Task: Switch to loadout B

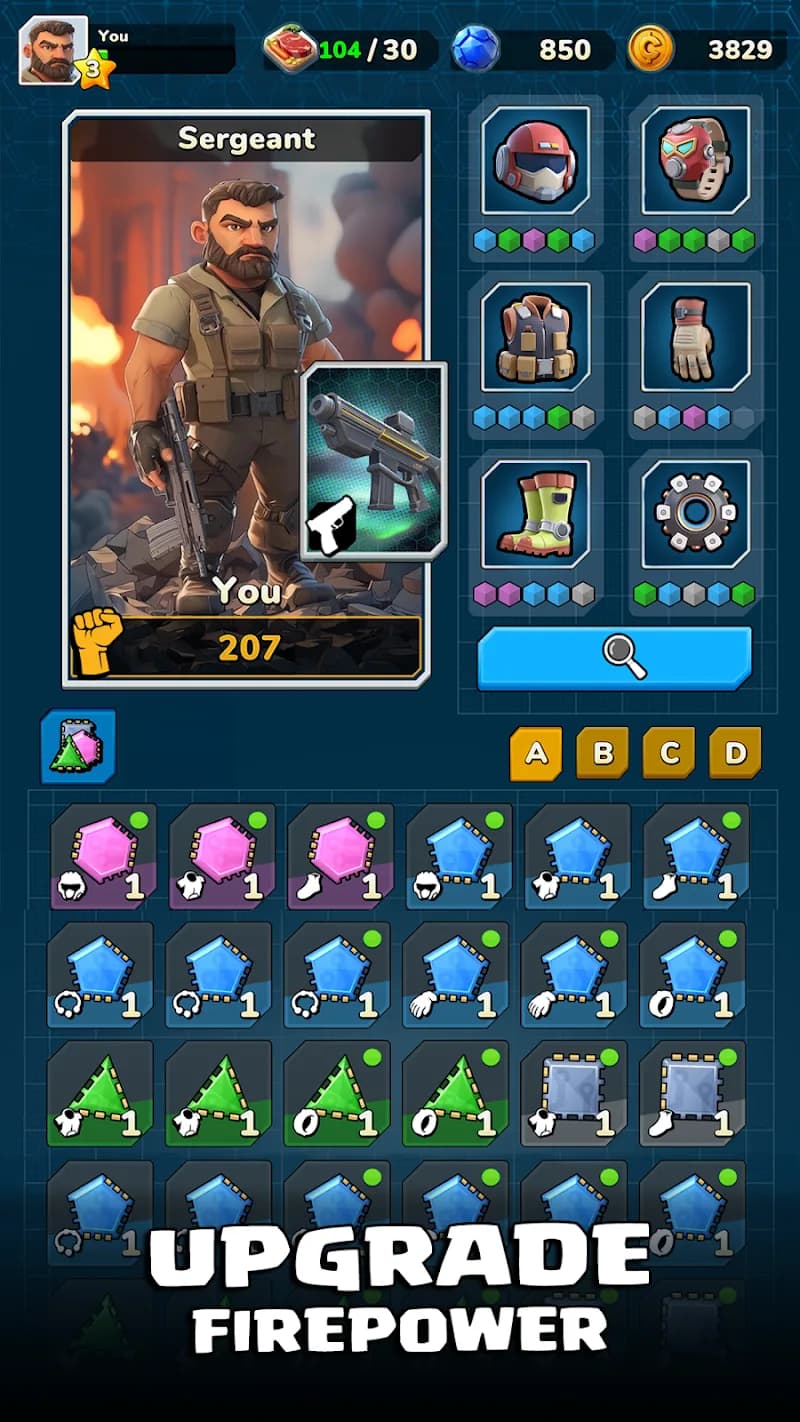Action: tap(602, 753)
